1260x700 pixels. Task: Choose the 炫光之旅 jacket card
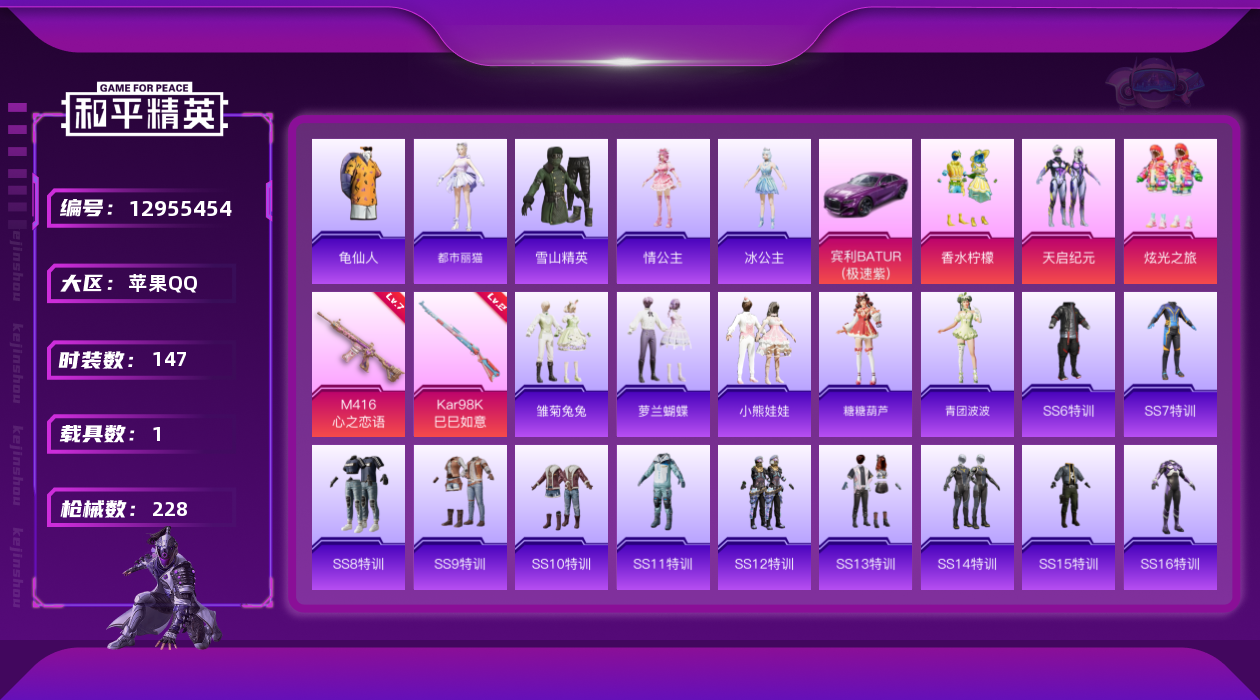pos(1170,211)
